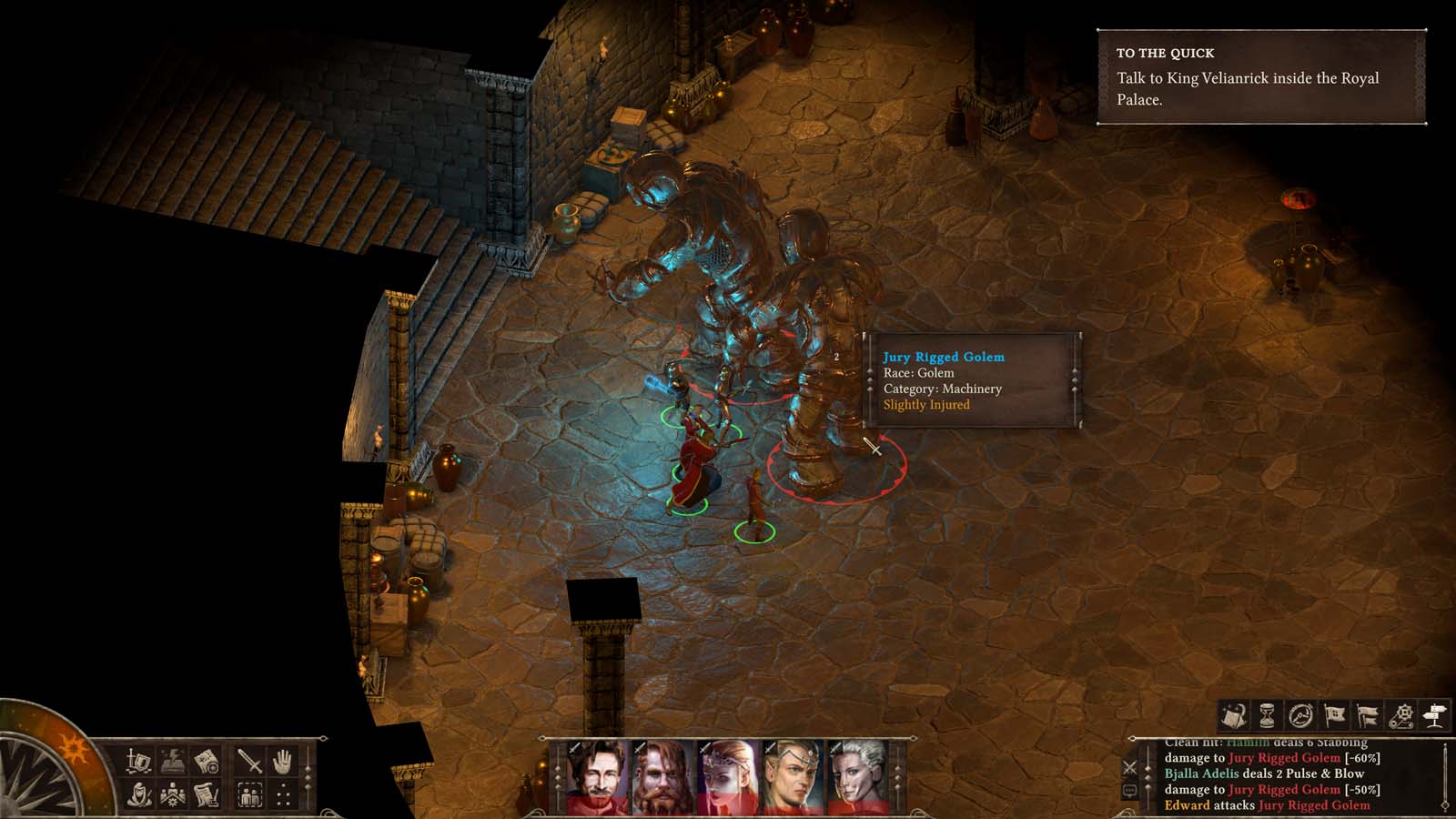Open the inventory with the sword-and-shield icon
The image size is (1456, 819).
click(x=138, y=760)
